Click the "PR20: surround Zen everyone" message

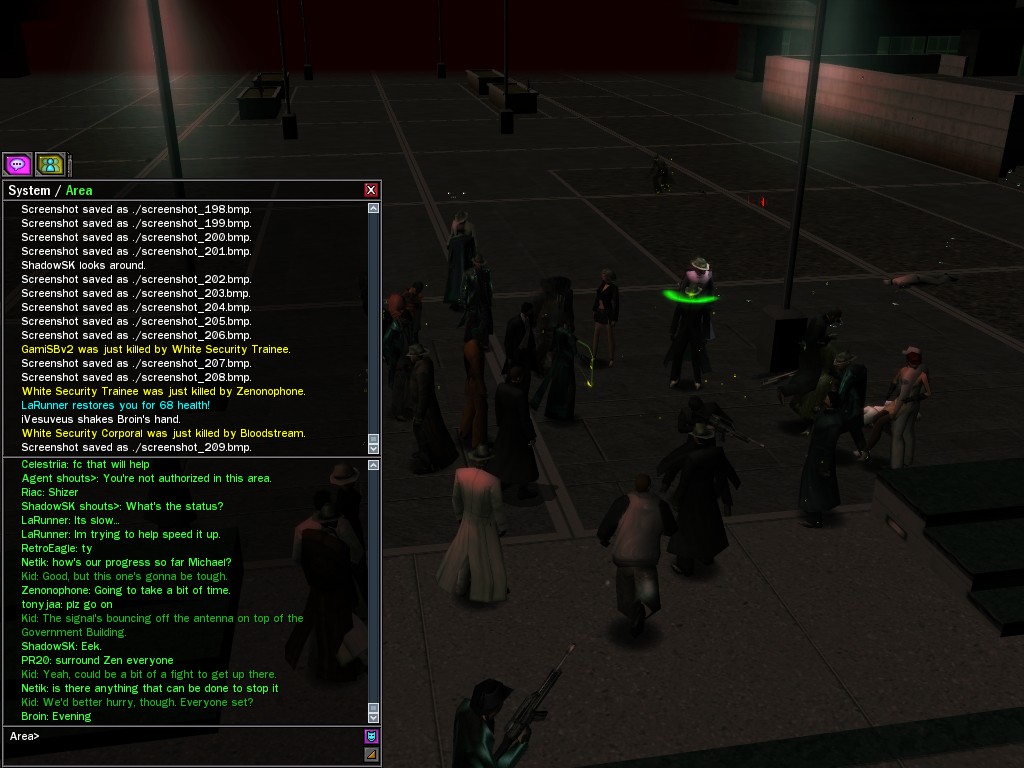(x=97, y=660)
